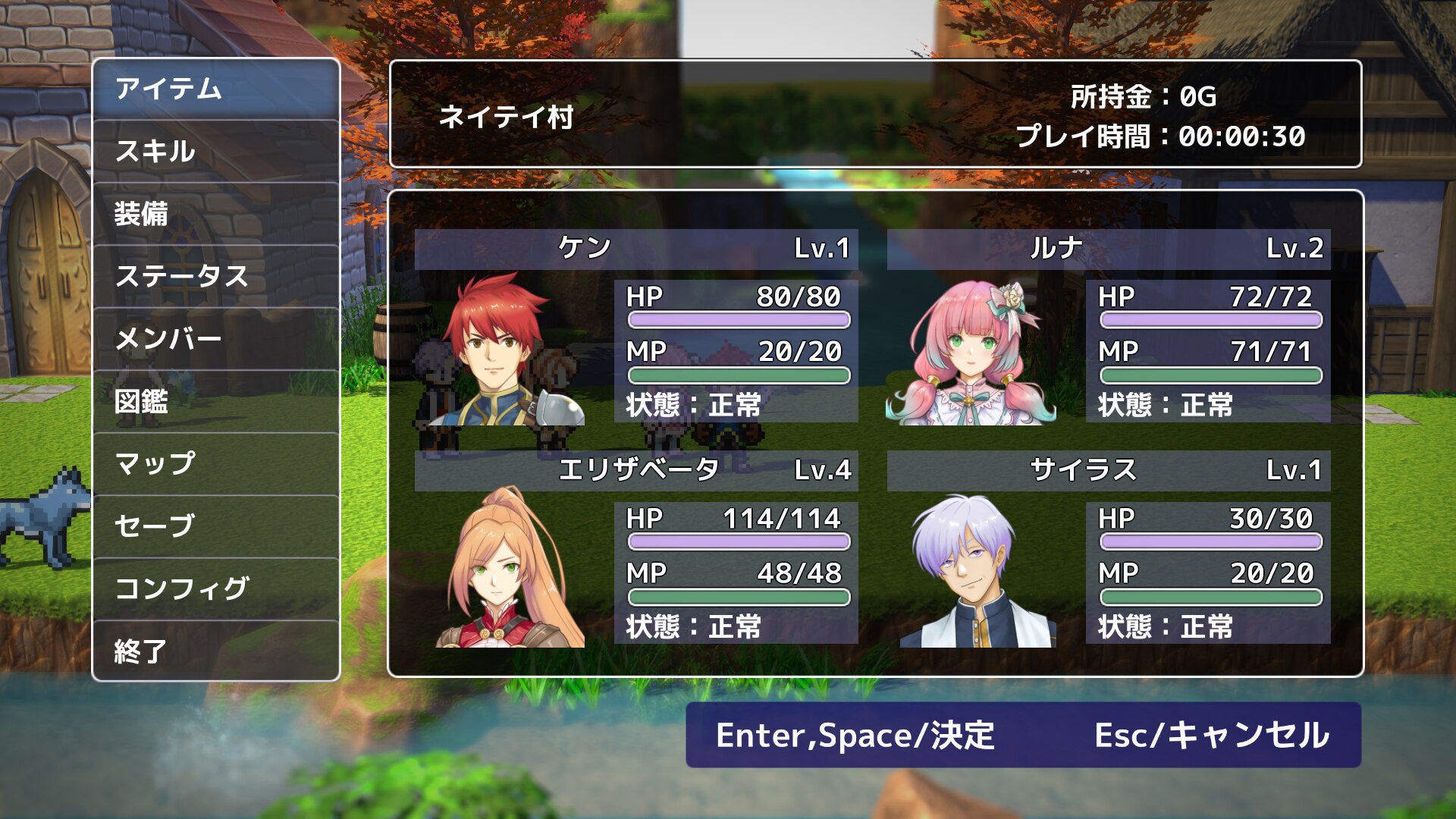Select スキル from the menu

coord(216,151)
